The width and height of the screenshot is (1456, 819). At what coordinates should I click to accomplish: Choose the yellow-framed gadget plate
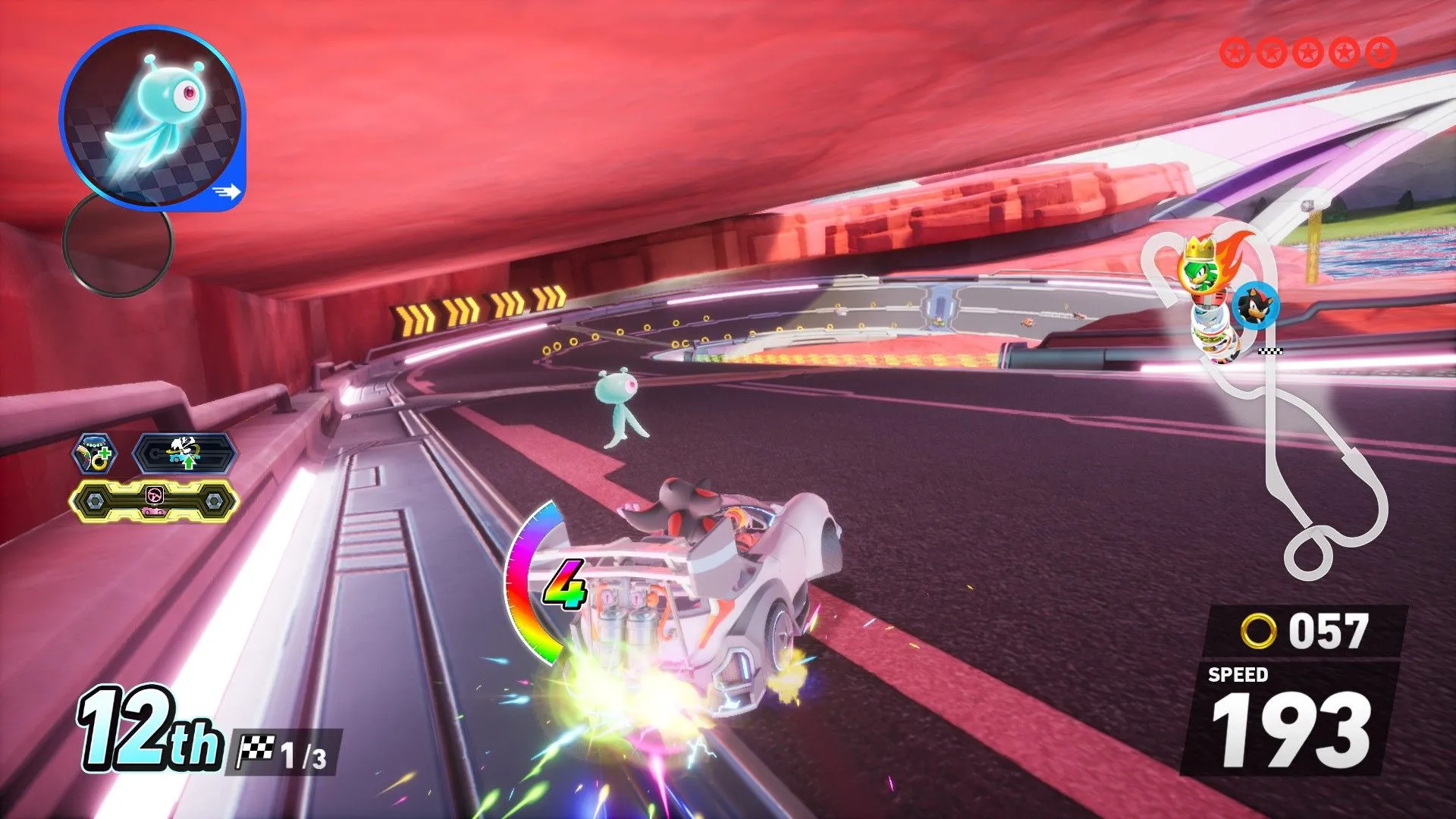pos(155,500)
